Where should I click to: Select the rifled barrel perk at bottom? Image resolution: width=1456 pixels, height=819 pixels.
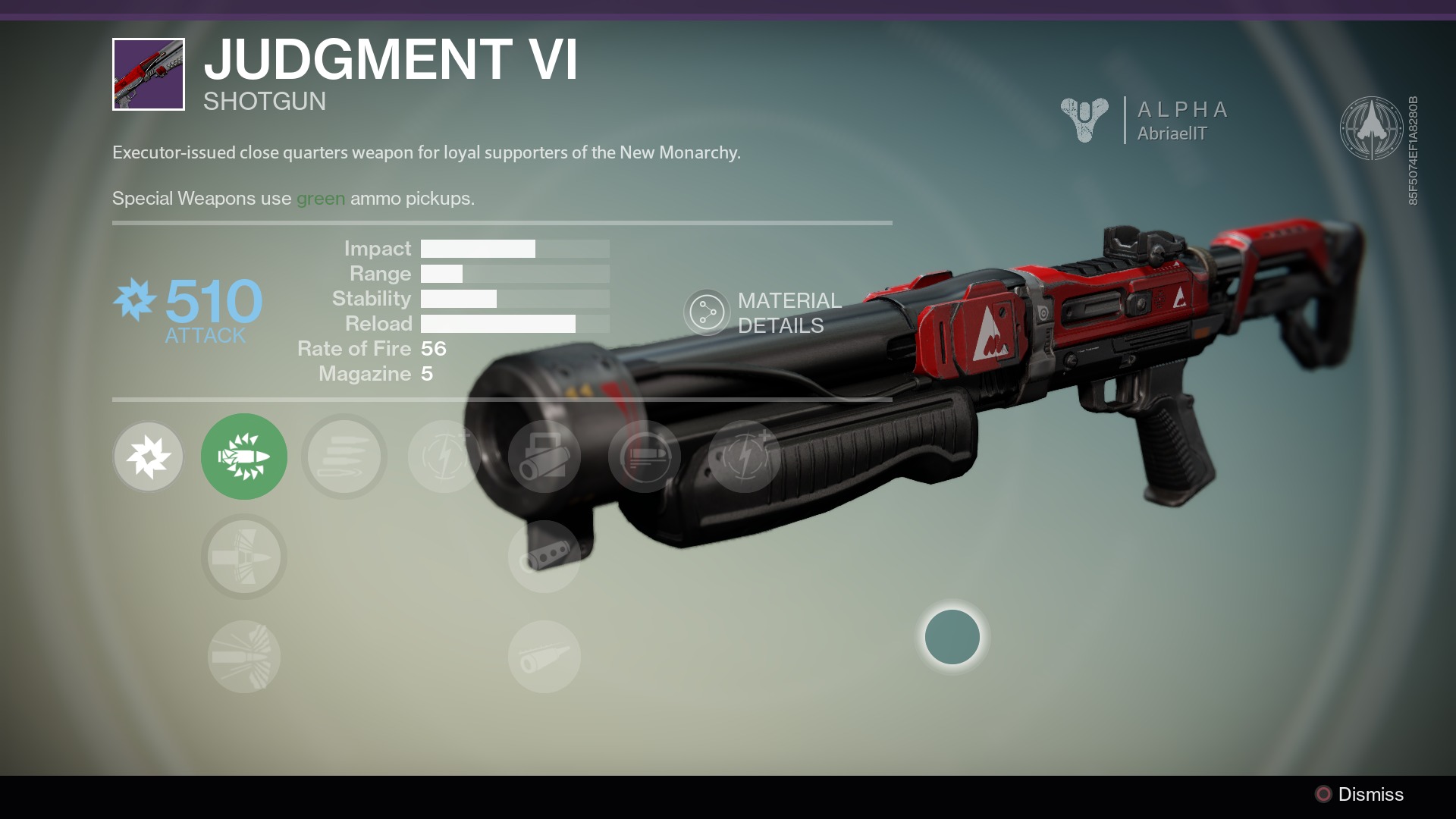[544, 657]
